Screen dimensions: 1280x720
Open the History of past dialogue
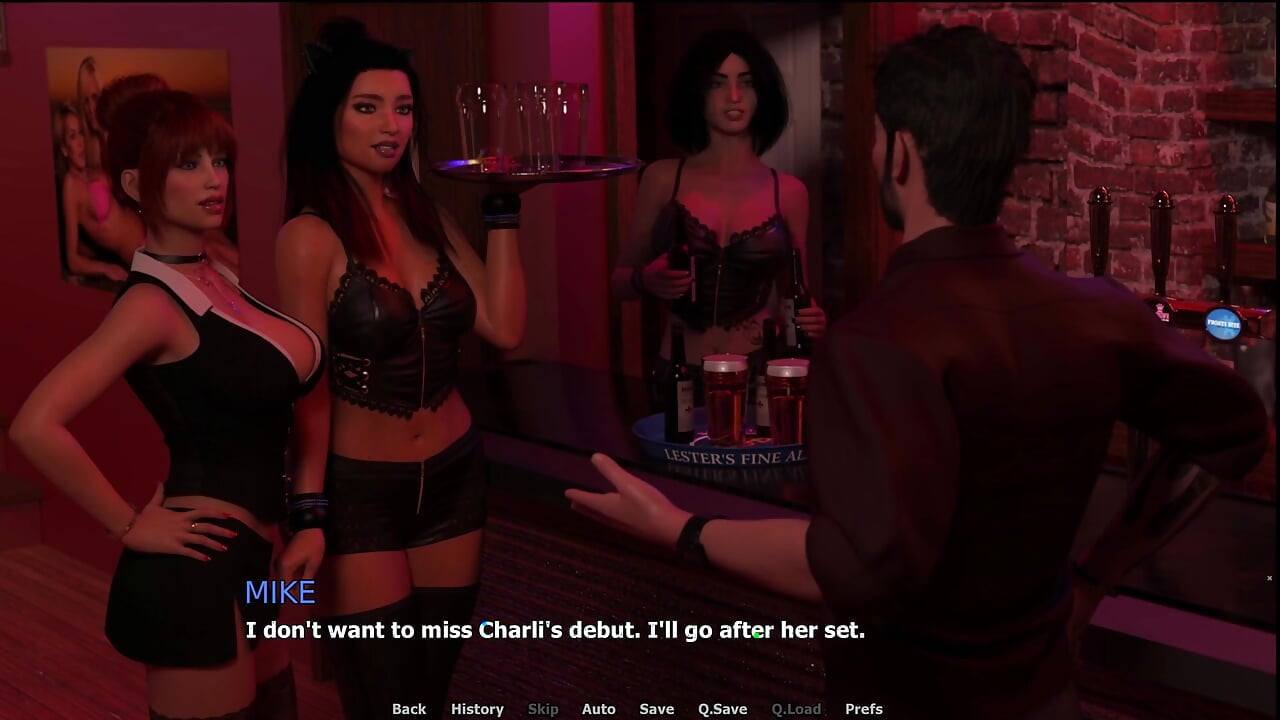(477, 708)
